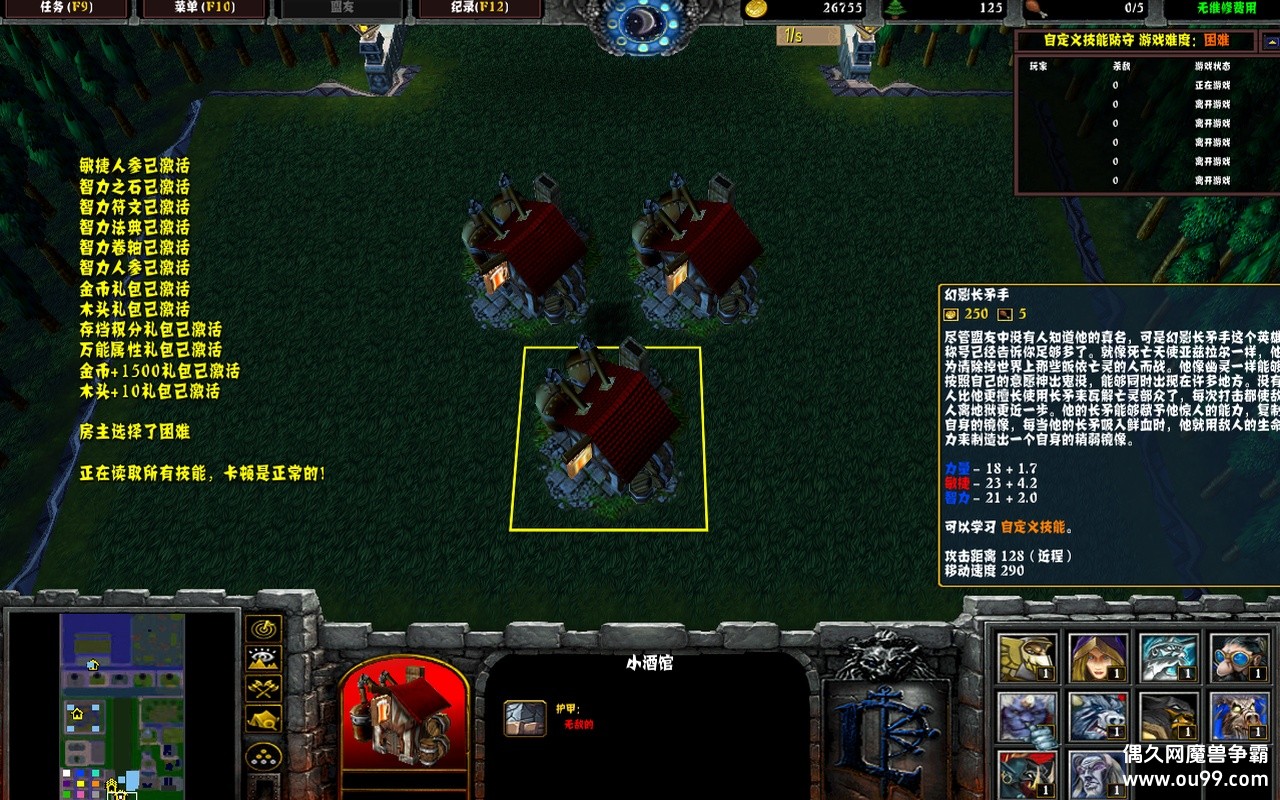This screenshot has width=1280, height=800.
Task: Collapse the scoreboard with its corner arrow button
Action: pos(1269,41)
